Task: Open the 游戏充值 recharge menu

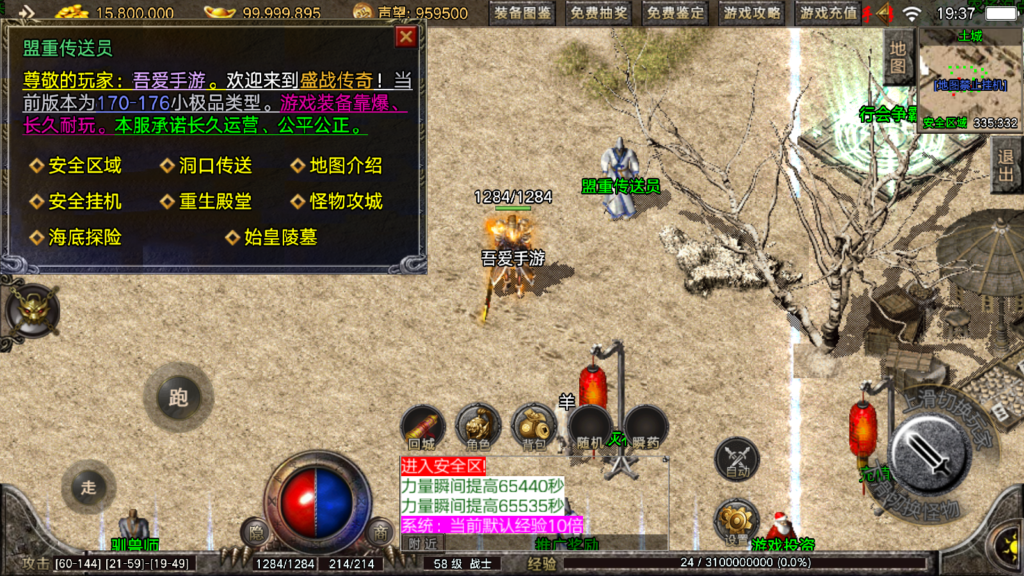Action: [x=828, y=13]
